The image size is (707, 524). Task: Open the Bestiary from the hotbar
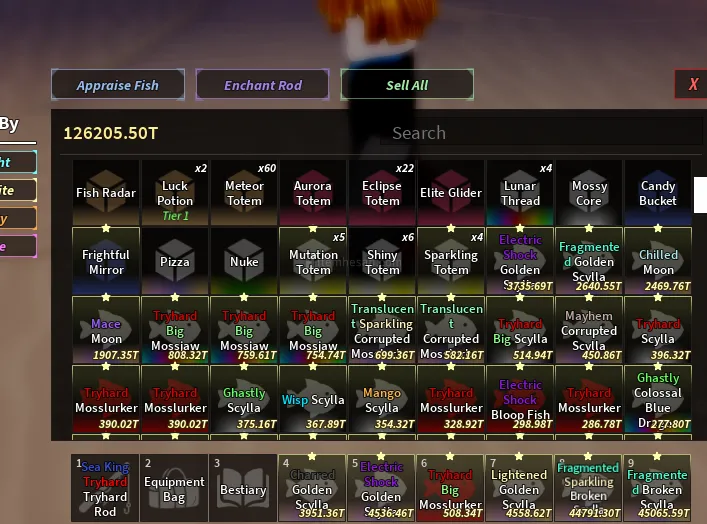click(243, 488)
